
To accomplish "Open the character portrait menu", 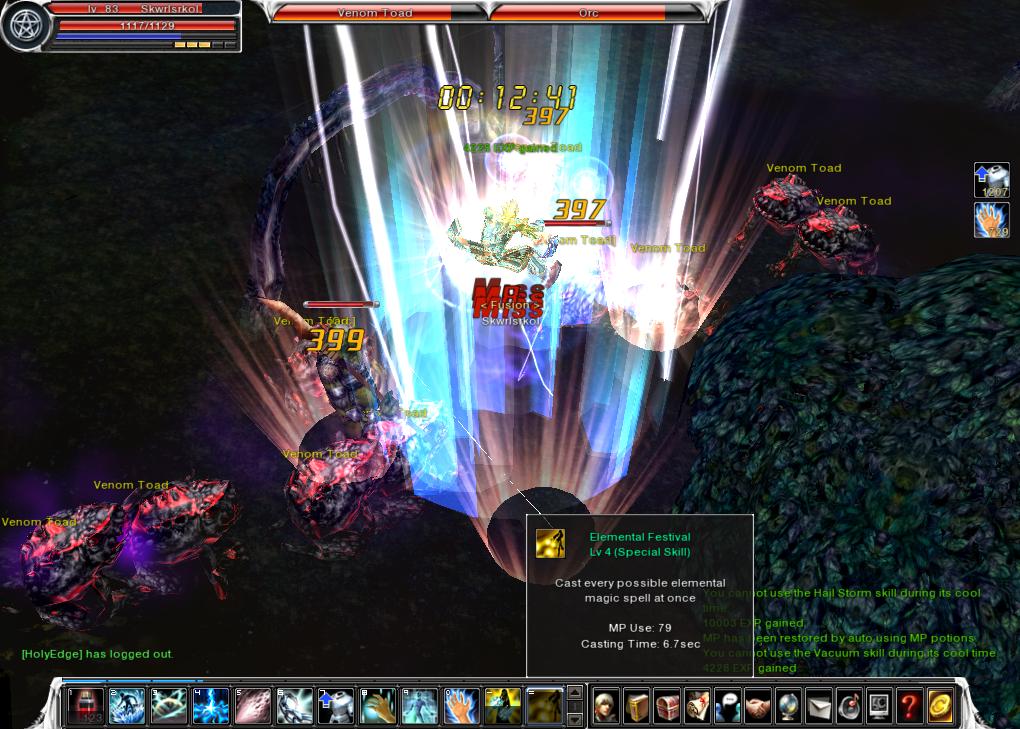I will pyautogui.click(x=607, y=706).
